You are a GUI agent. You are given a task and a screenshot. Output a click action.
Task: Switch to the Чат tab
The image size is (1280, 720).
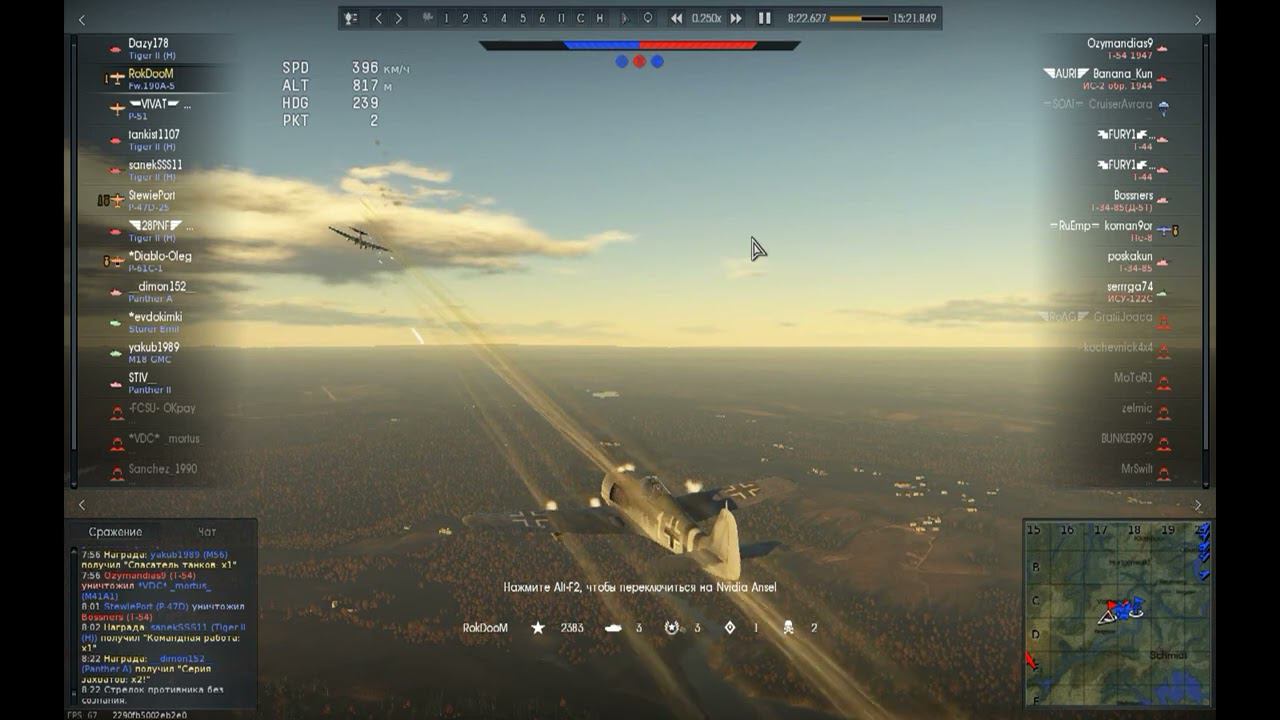click(x=207, y=532)
